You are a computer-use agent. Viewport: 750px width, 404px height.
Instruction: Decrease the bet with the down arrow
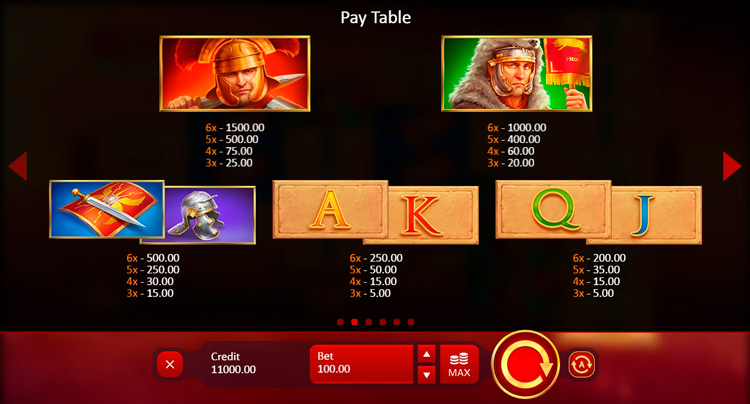point(426,374)
